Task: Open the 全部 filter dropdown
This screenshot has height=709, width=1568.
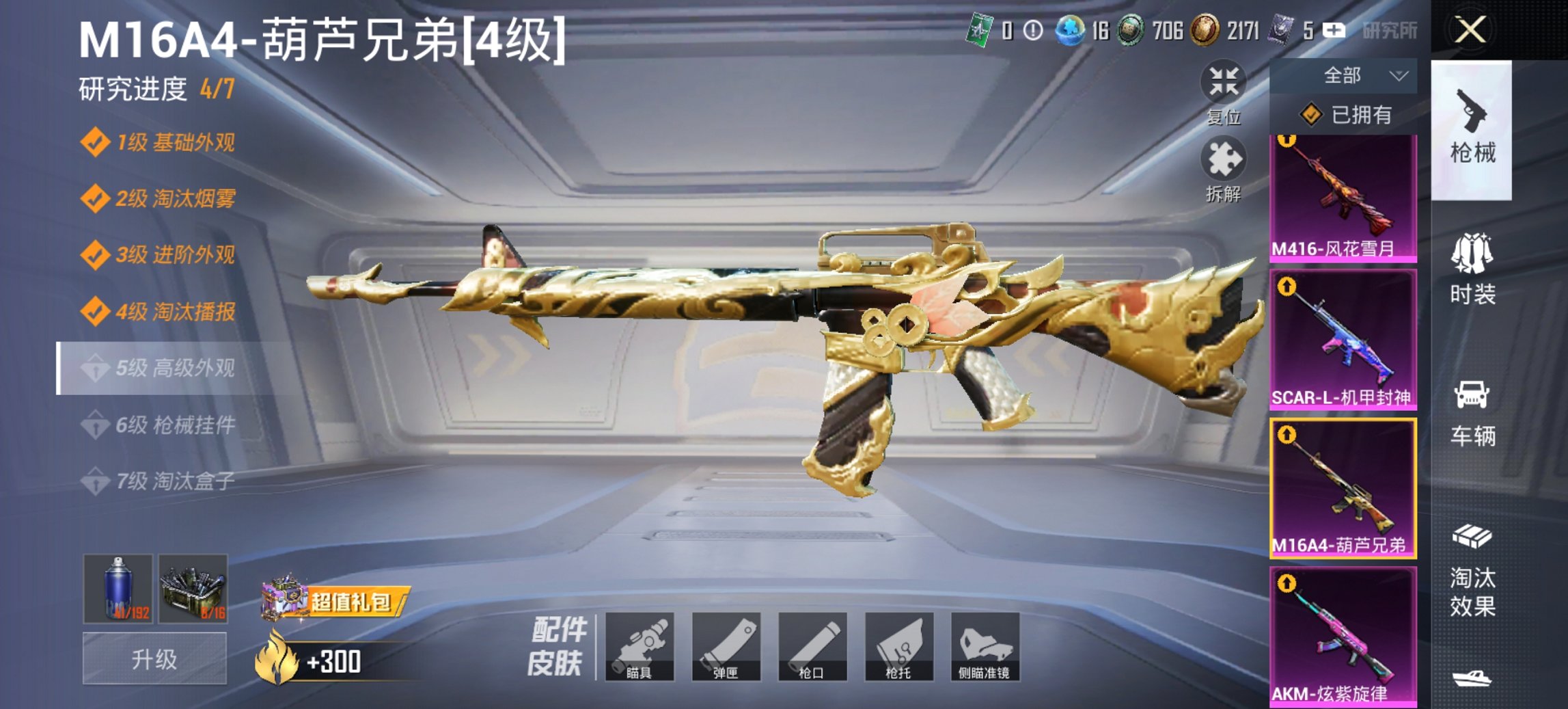Action: point(1354,77)
